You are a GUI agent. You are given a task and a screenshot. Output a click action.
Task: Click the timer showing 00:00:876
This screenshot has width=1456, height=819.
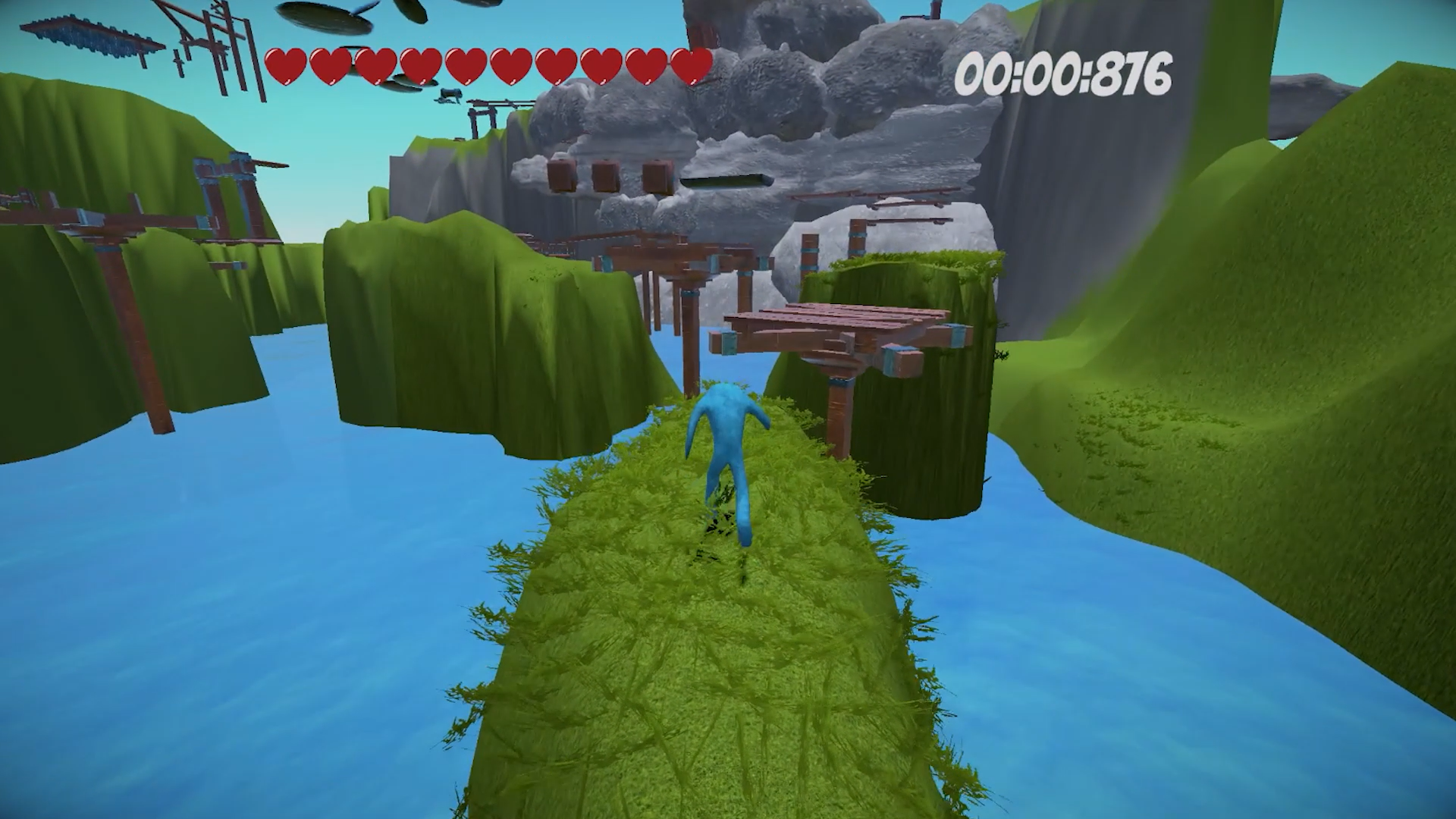1062,72
